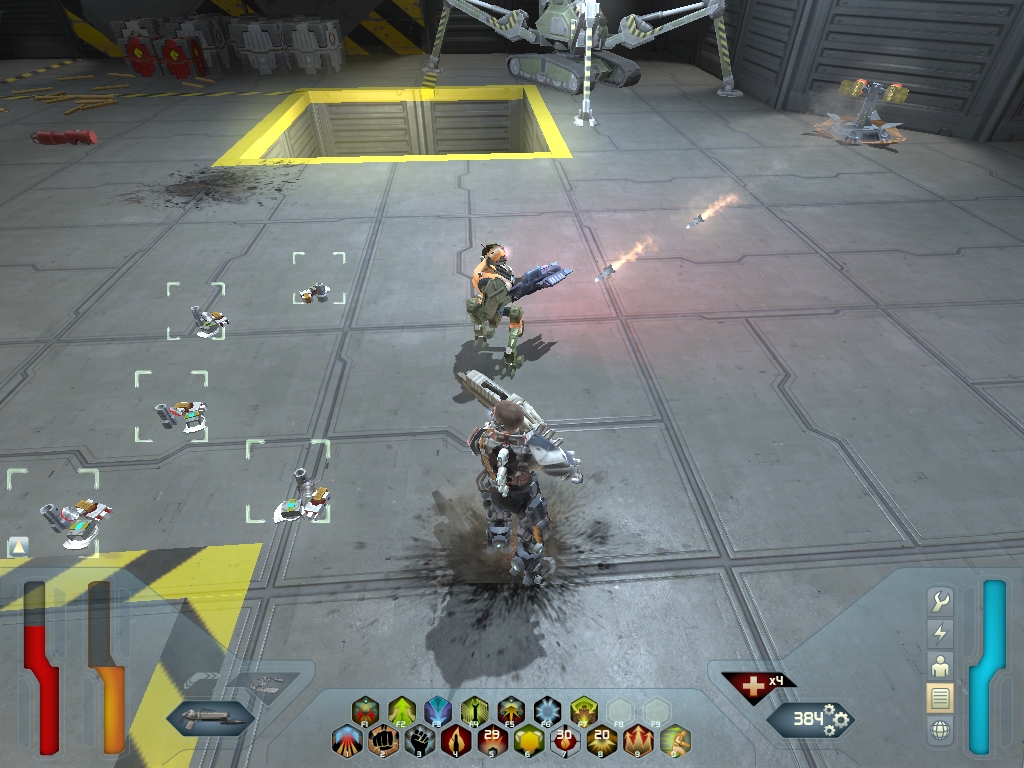The height and width of the screenshot is (768, 1024).
Task: Use the flame ability in slot 4
Action: [456, 741]
